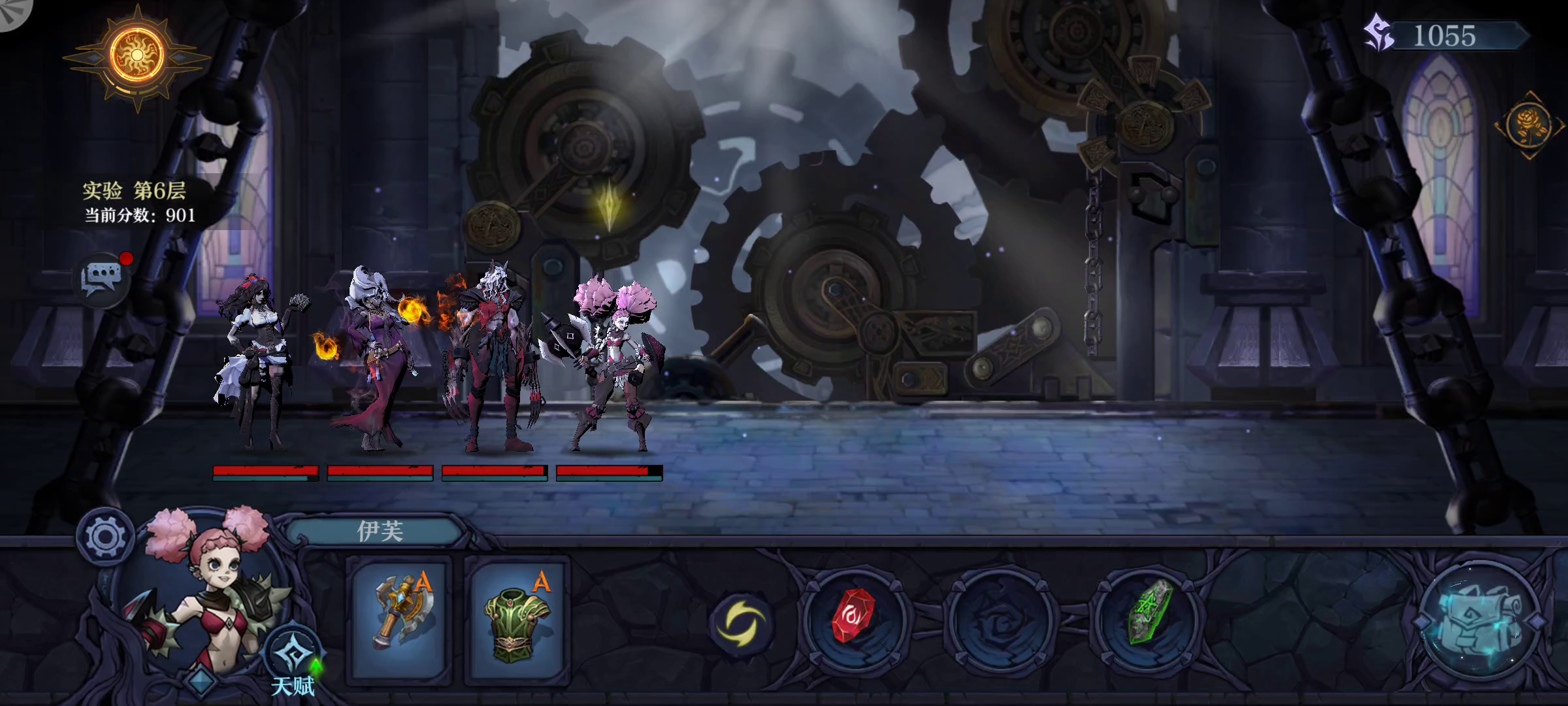
Task: Open the chat speech bubble icon
Action: [x=102, y=280]
